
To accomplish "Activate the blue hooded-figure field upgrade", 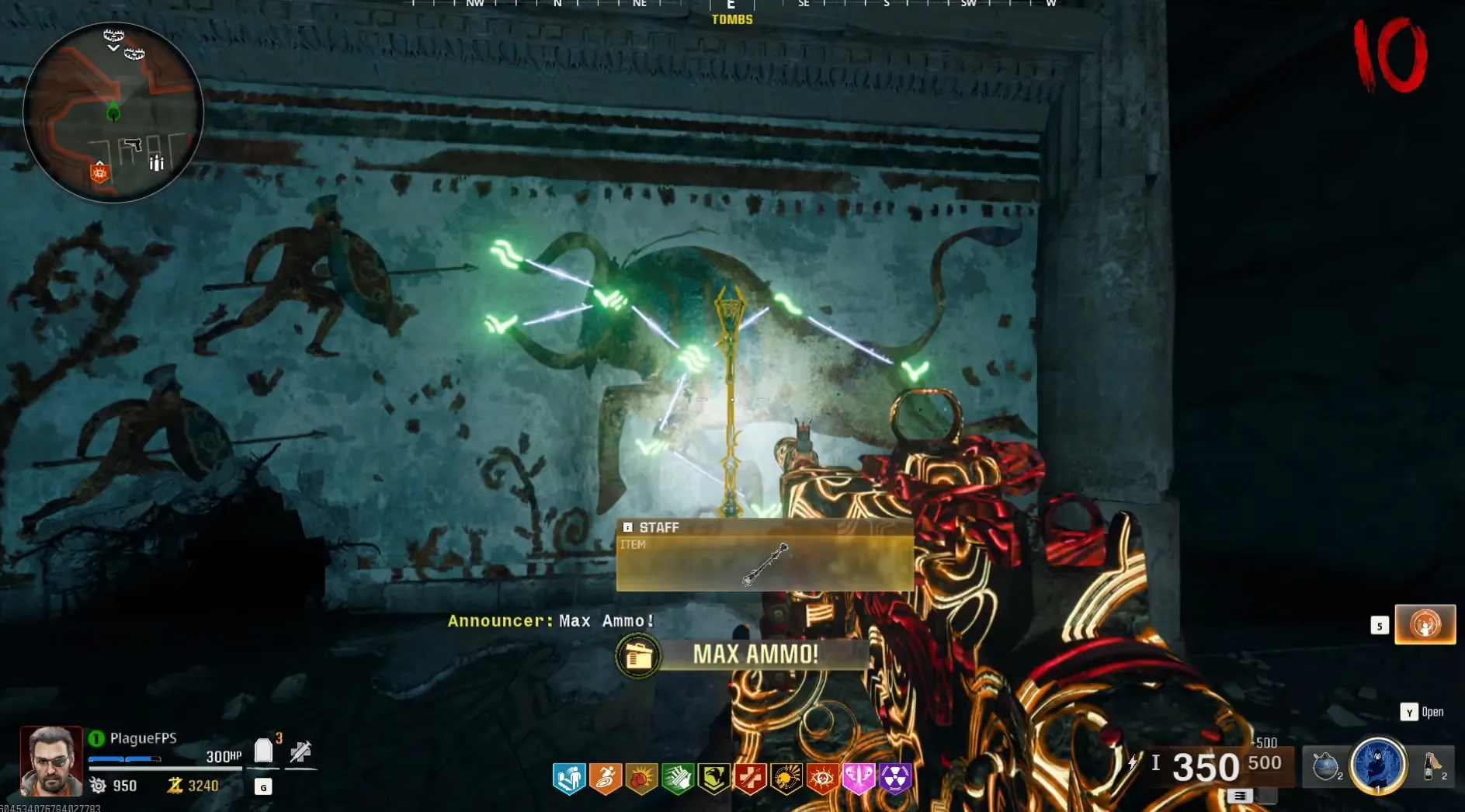I will (1378, 765).
